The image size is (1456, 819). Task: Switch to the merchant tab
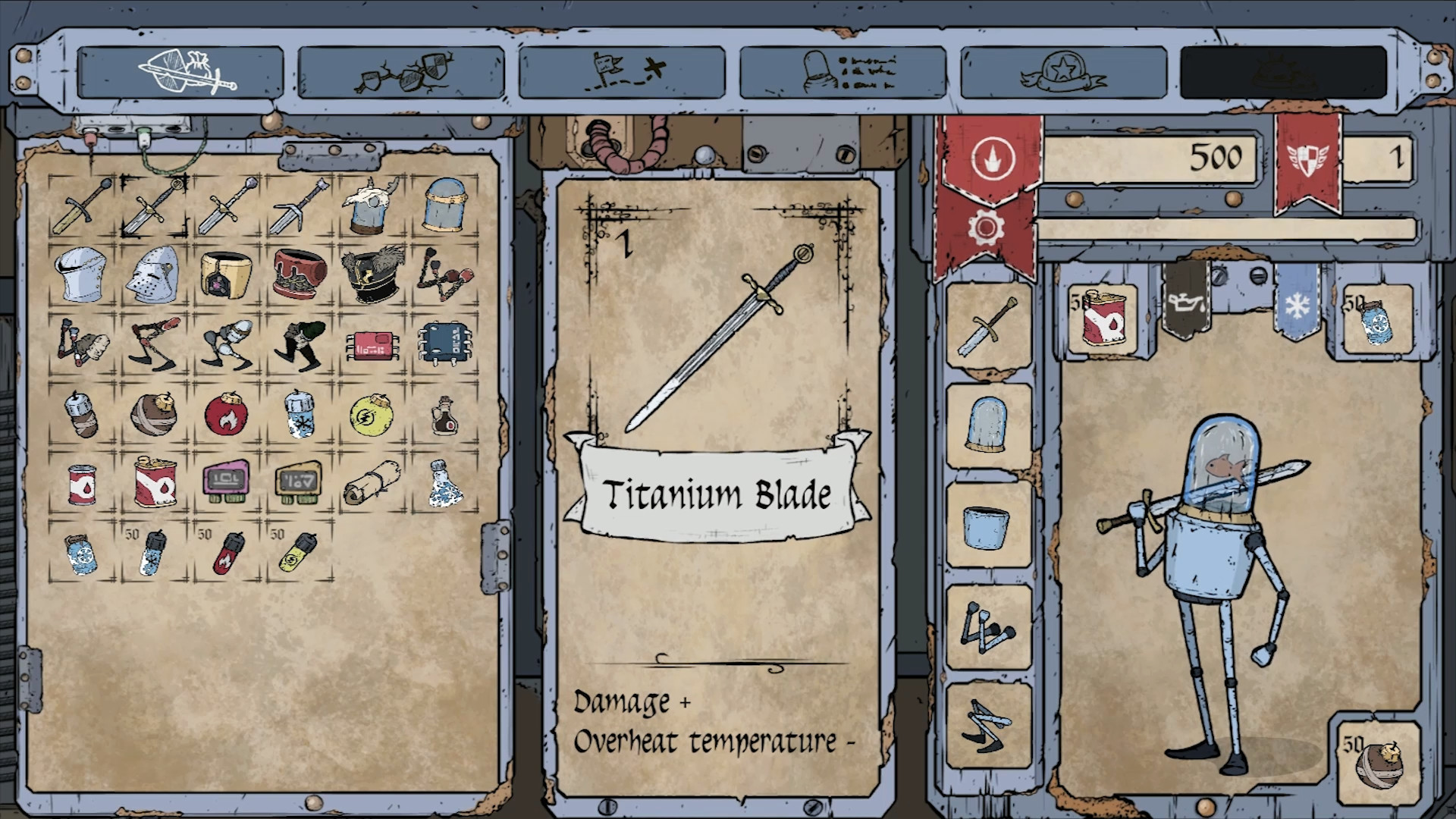point(842,74)
